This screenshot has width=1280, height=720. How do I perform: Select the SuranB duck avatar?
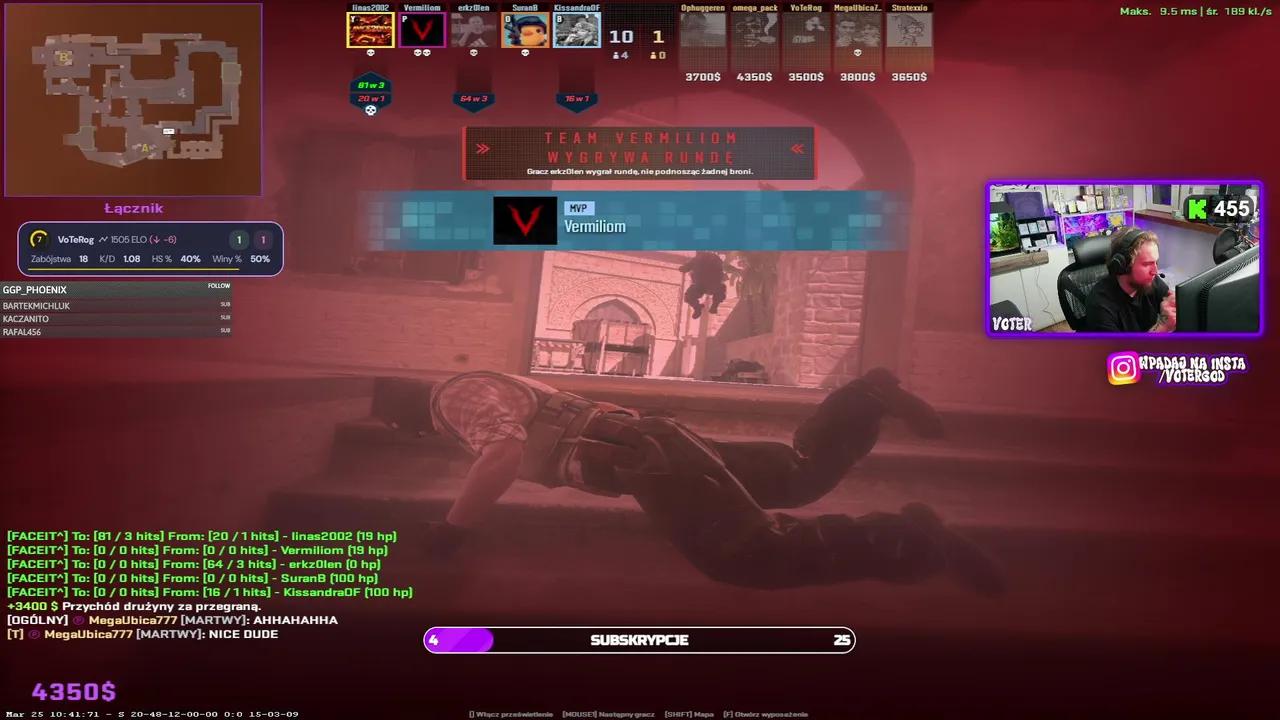[525, 30]
